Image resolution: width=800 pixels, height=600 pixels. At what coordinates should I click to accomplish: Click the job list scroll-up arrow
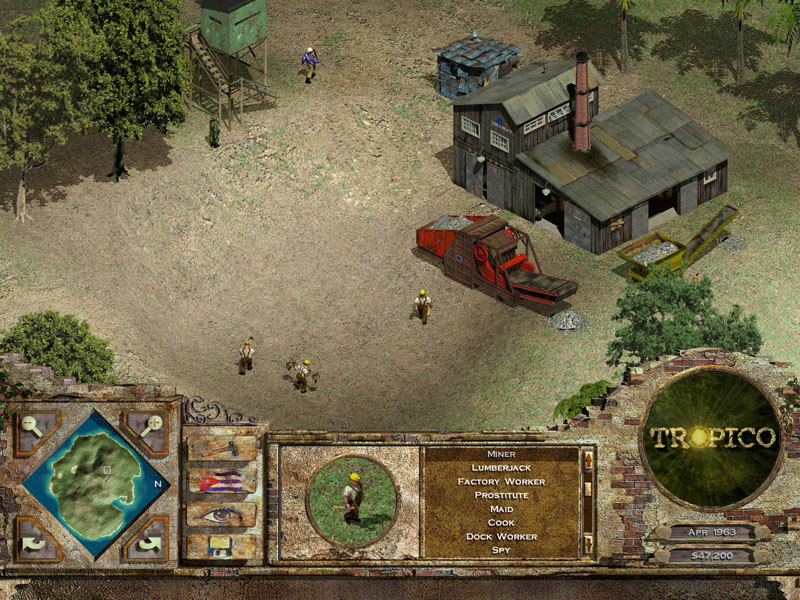588,461
